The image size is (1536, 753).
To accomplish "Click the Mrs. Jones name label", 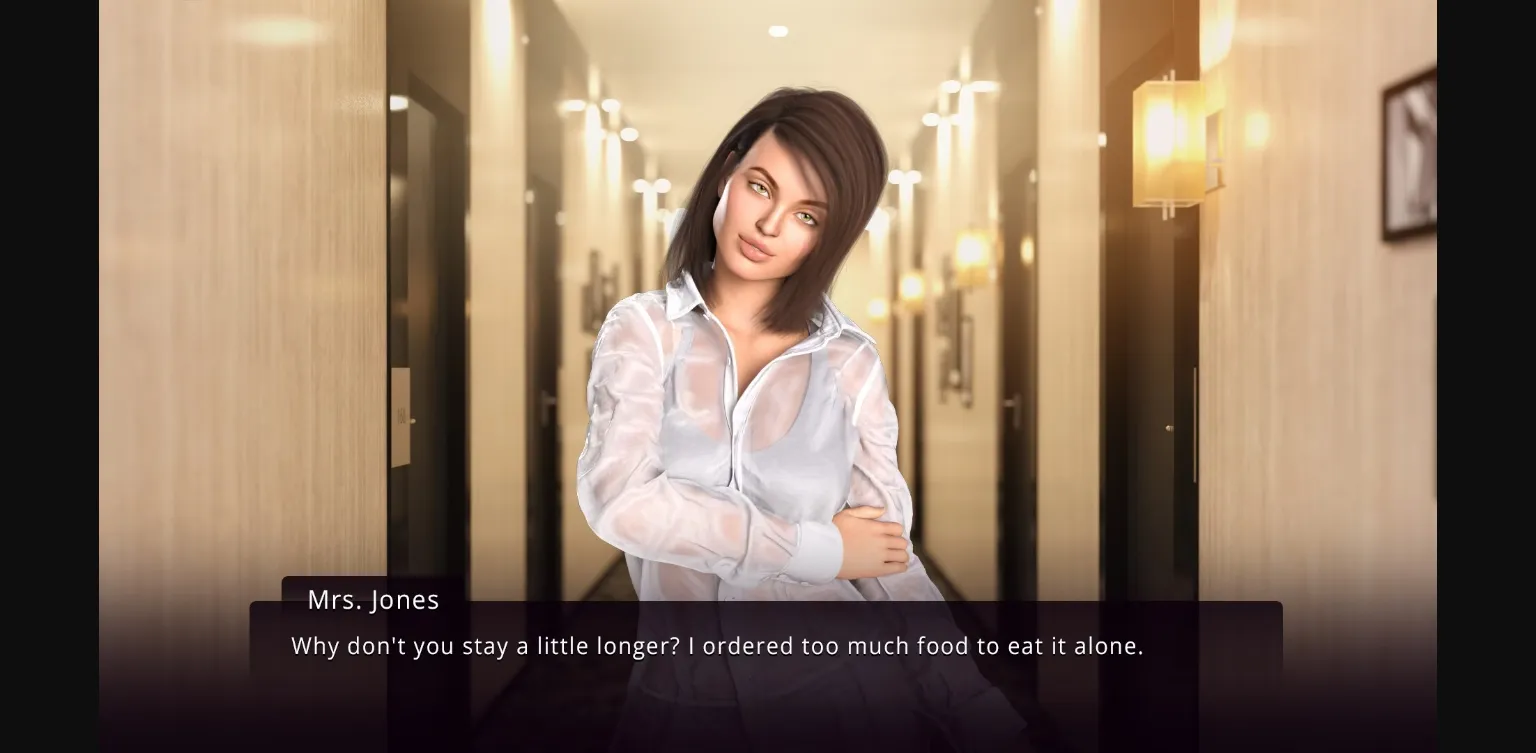I will (x=374, y=600).
